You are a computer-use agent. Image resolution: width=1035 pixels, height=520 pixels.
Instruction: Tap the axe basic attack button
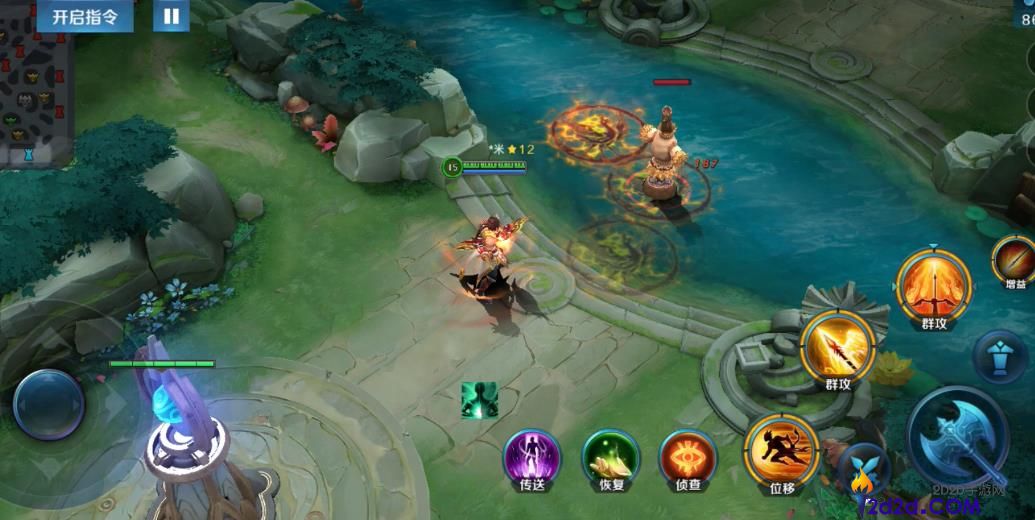point(957,436)
